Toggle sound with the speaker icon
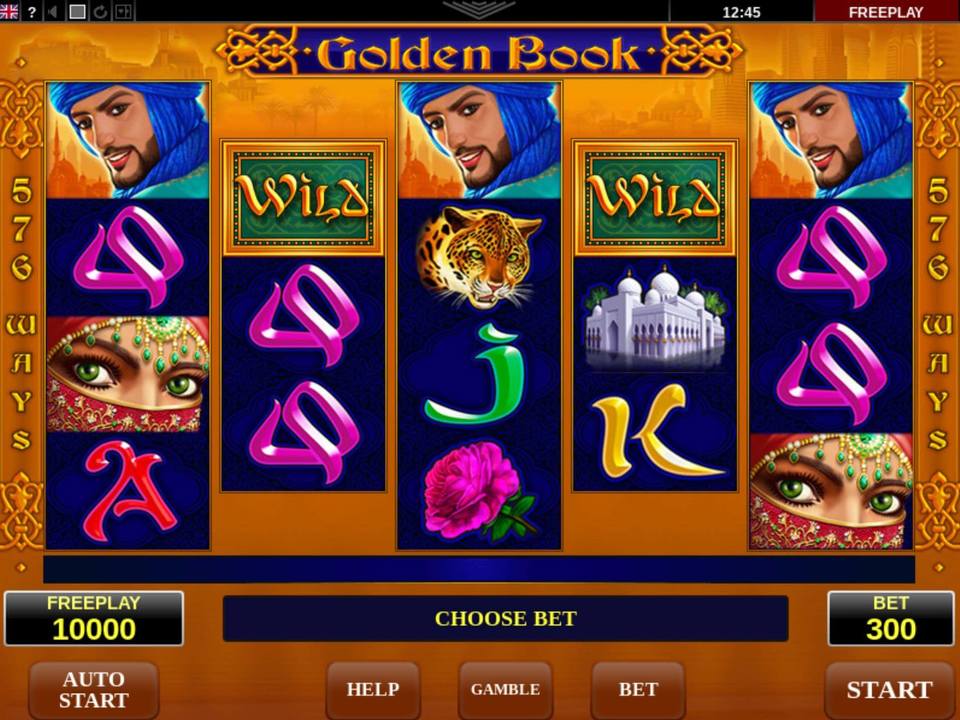 (x=54, y=12)
